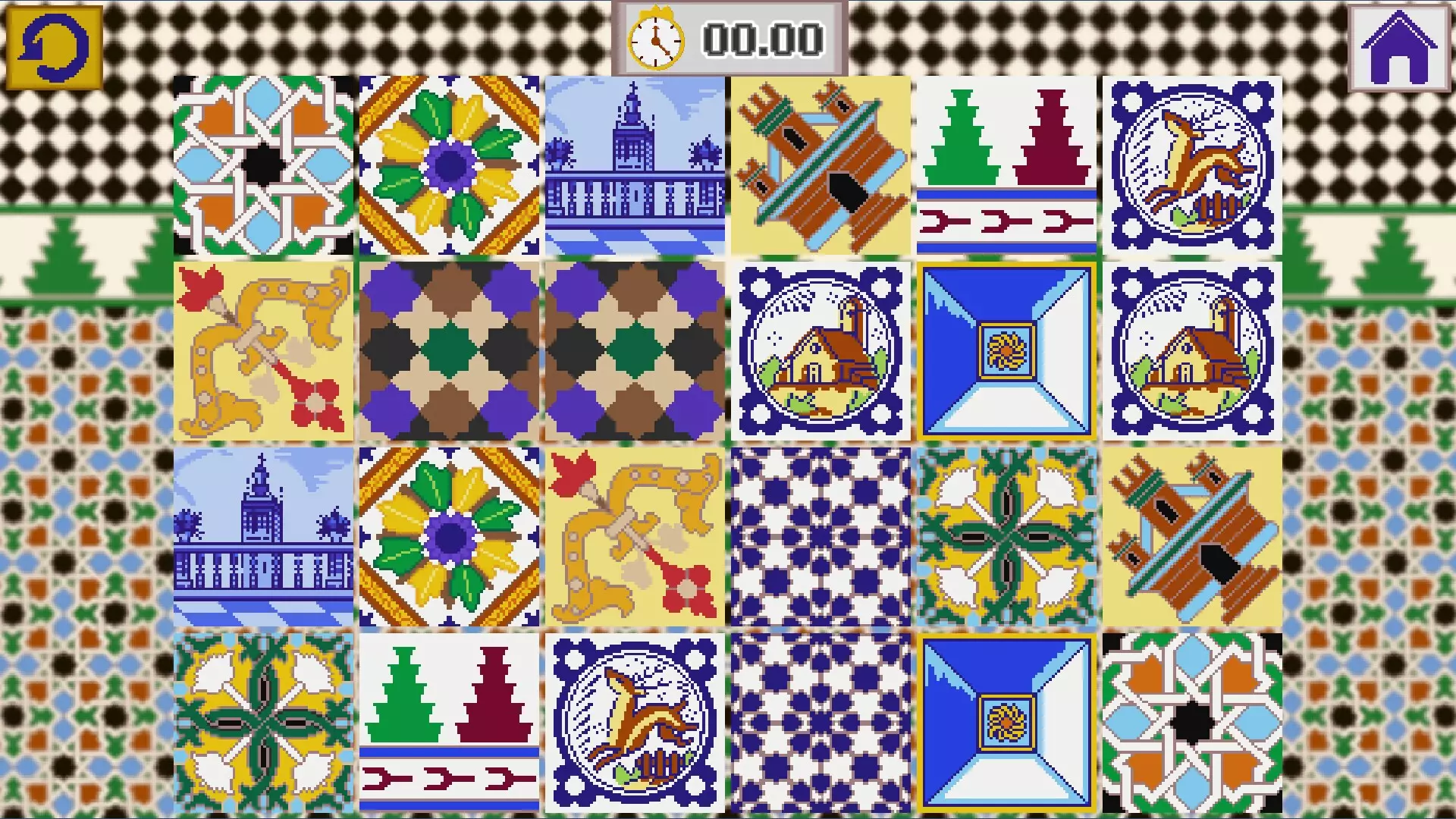Click the yellow sunflower tile beside the restart button
The width and height of the screenshot is (1456, 819).
tap(448, 165)
